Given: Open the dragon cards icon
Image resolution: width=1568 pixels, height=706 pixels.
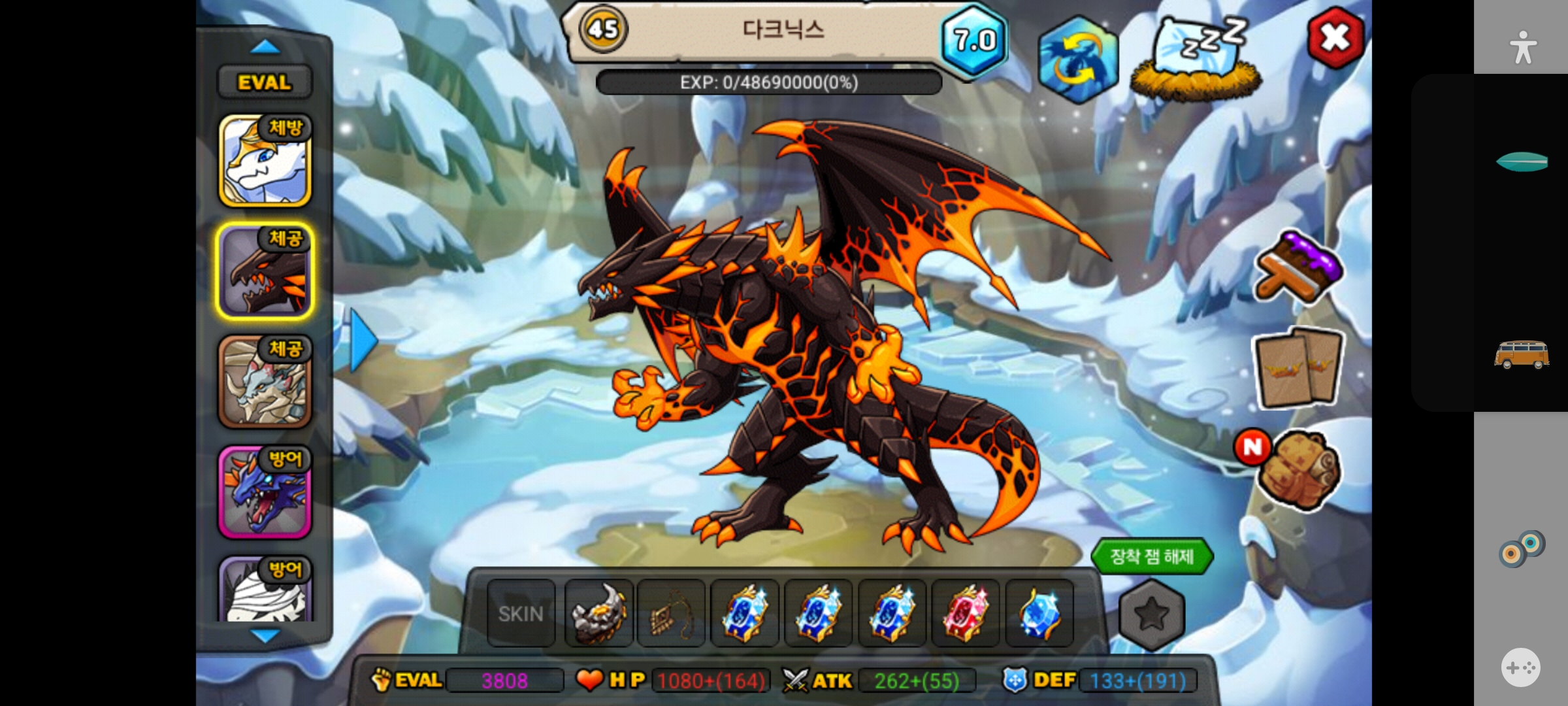Looking at the screenshot, I should [1298, 369].
